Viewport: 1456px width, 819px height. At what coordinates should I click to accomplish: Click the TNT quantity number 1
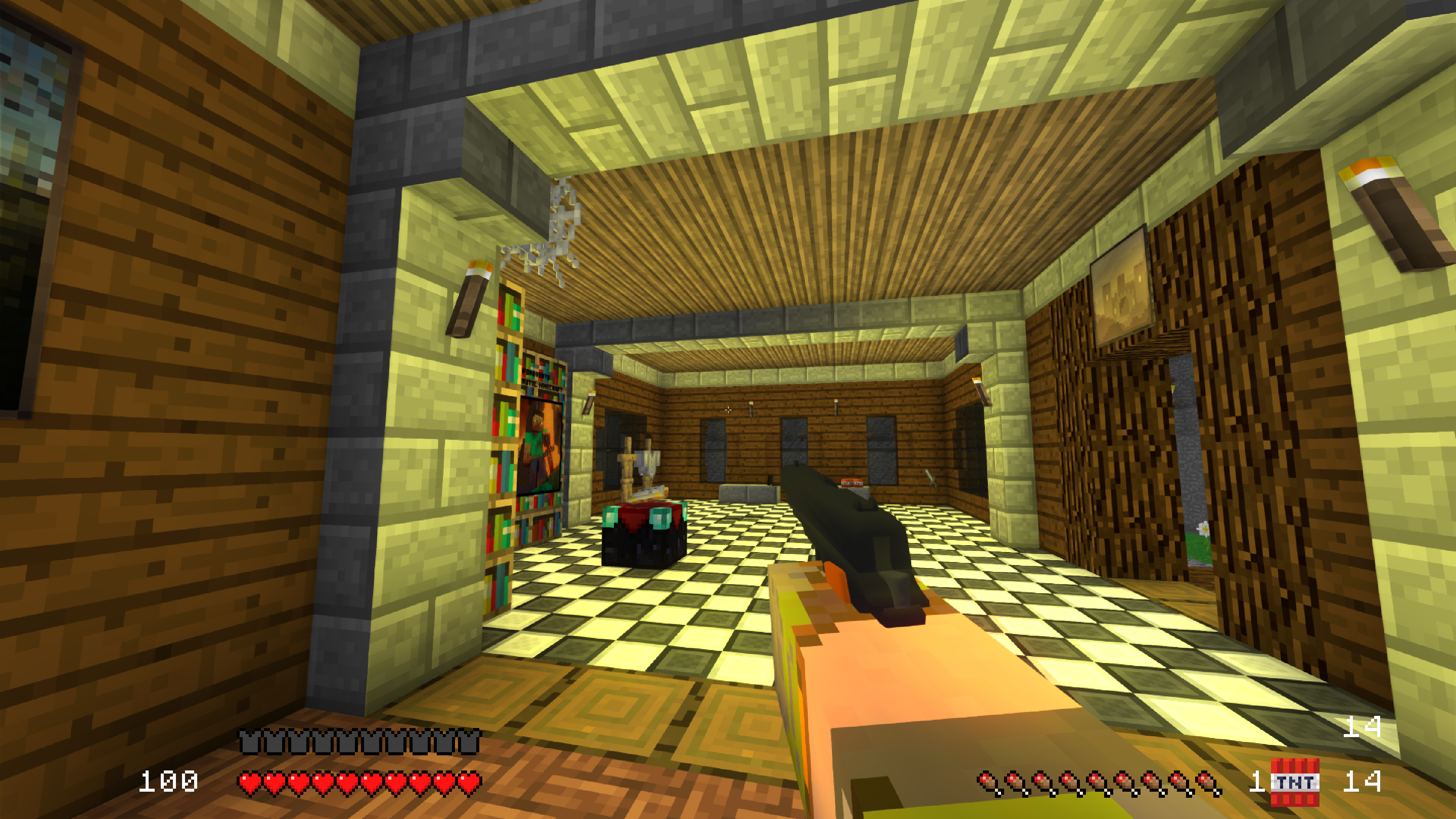pos(1258,782)
